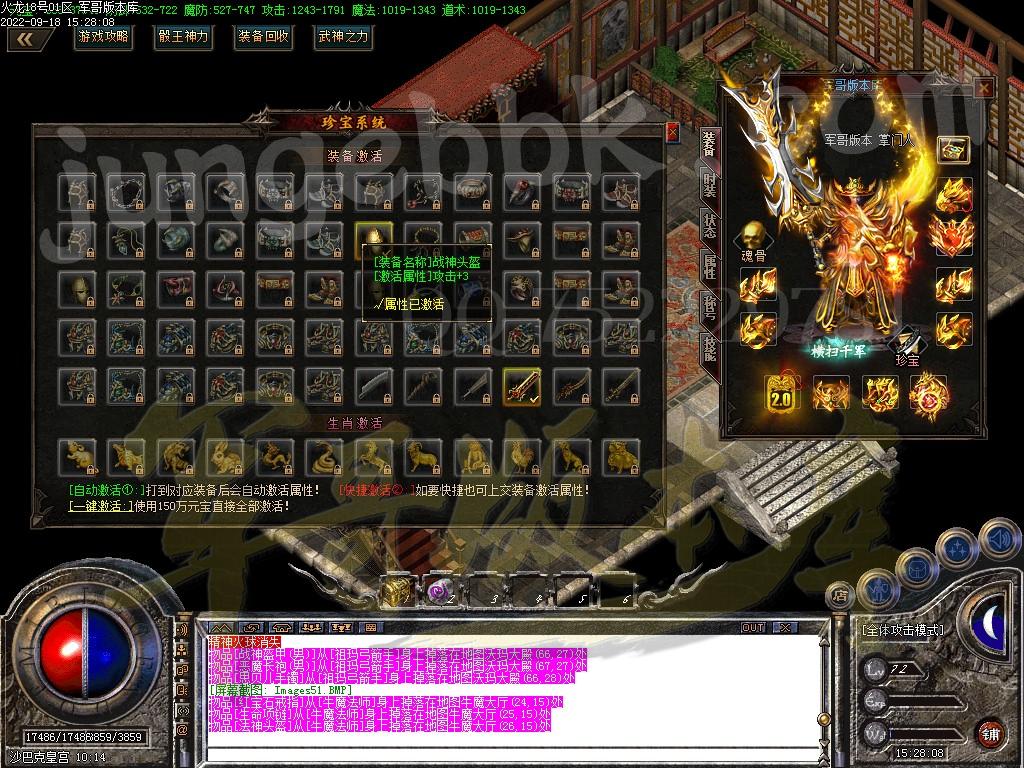Viewport: 1024px width, 768px height.
Task: Open the 珍宝 treasure icon on character panel
Action: pos(905,343)
